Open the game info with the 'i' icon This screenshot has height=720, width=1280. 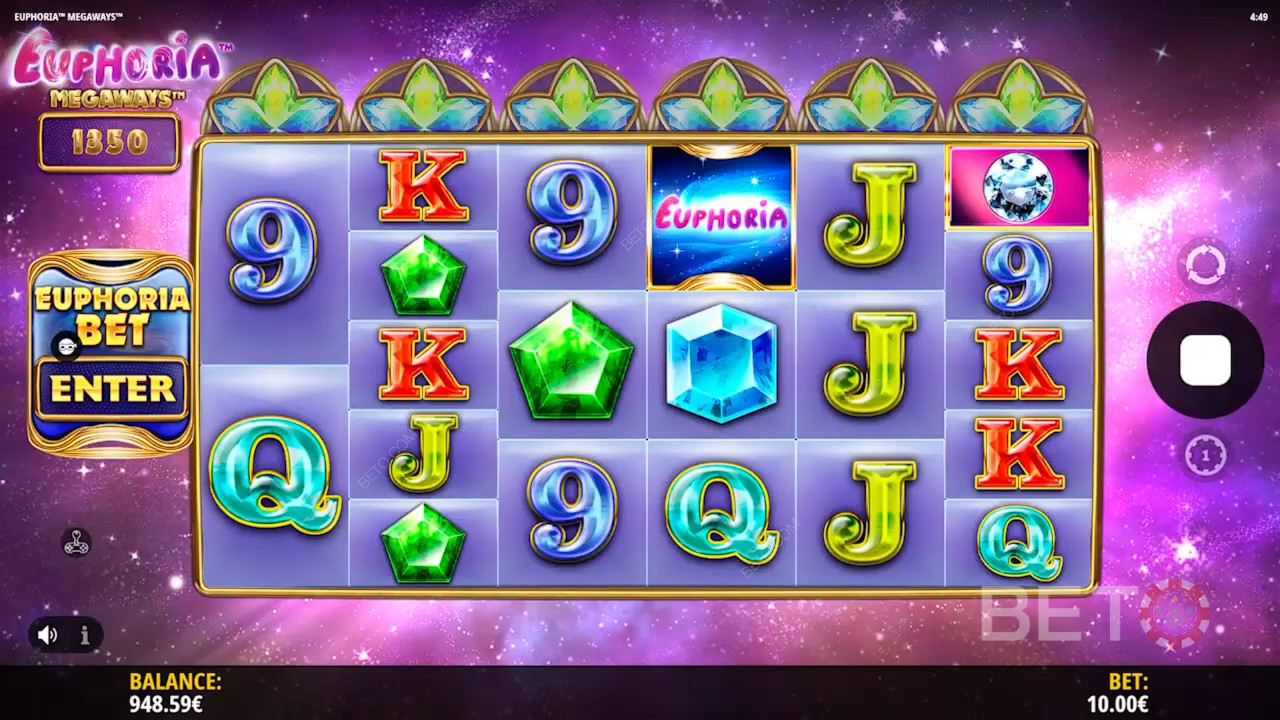pos(85,634)
